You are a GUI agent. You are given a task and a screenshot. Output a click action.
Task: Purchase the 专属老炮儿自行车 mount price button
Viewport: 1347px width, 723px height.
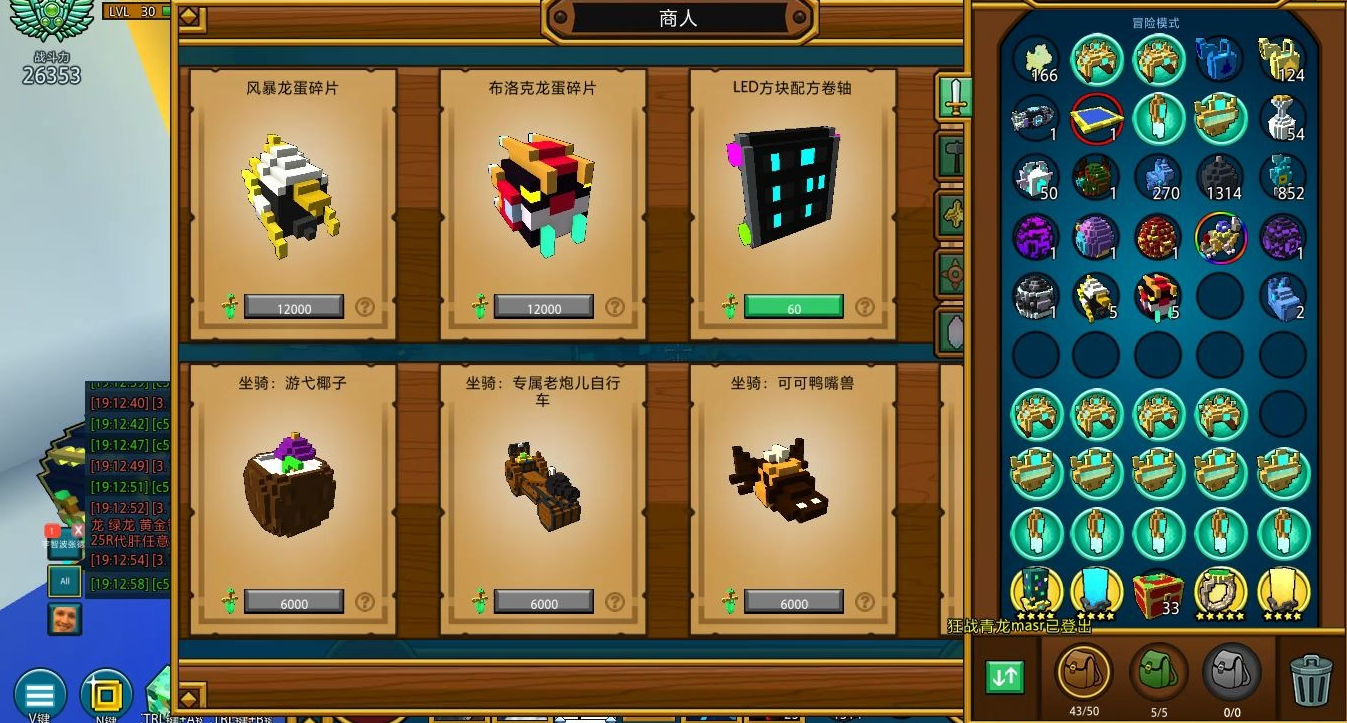(544, 602)
